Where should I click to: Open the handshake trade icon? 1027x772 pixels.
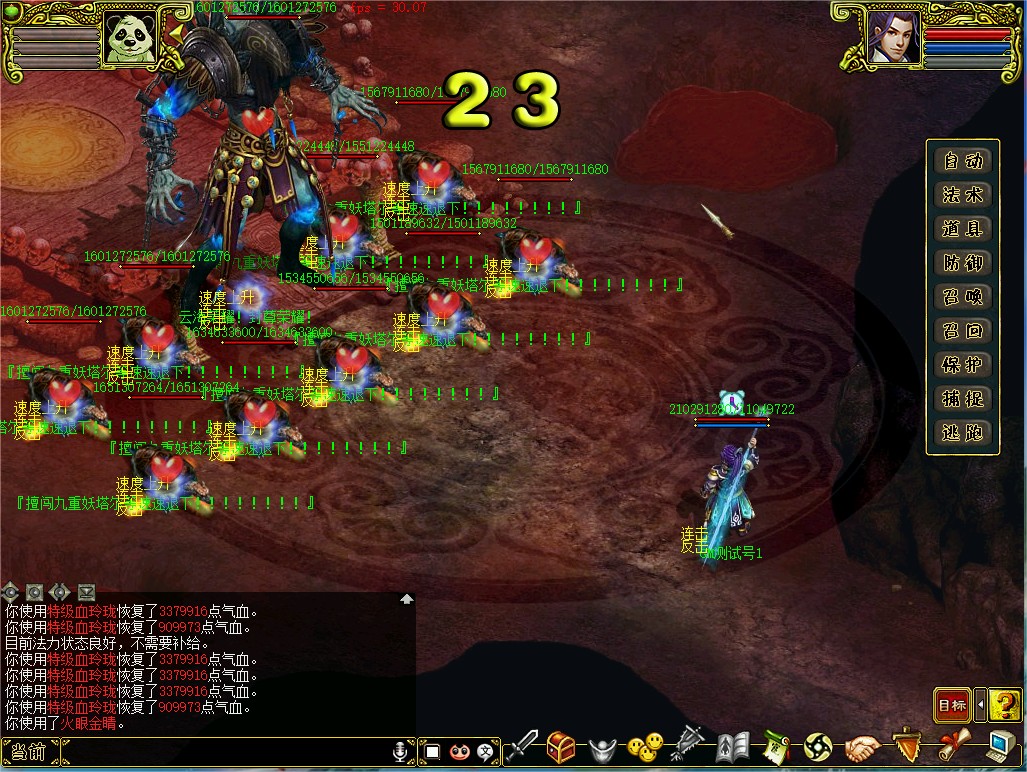click(x=862, y=747)
